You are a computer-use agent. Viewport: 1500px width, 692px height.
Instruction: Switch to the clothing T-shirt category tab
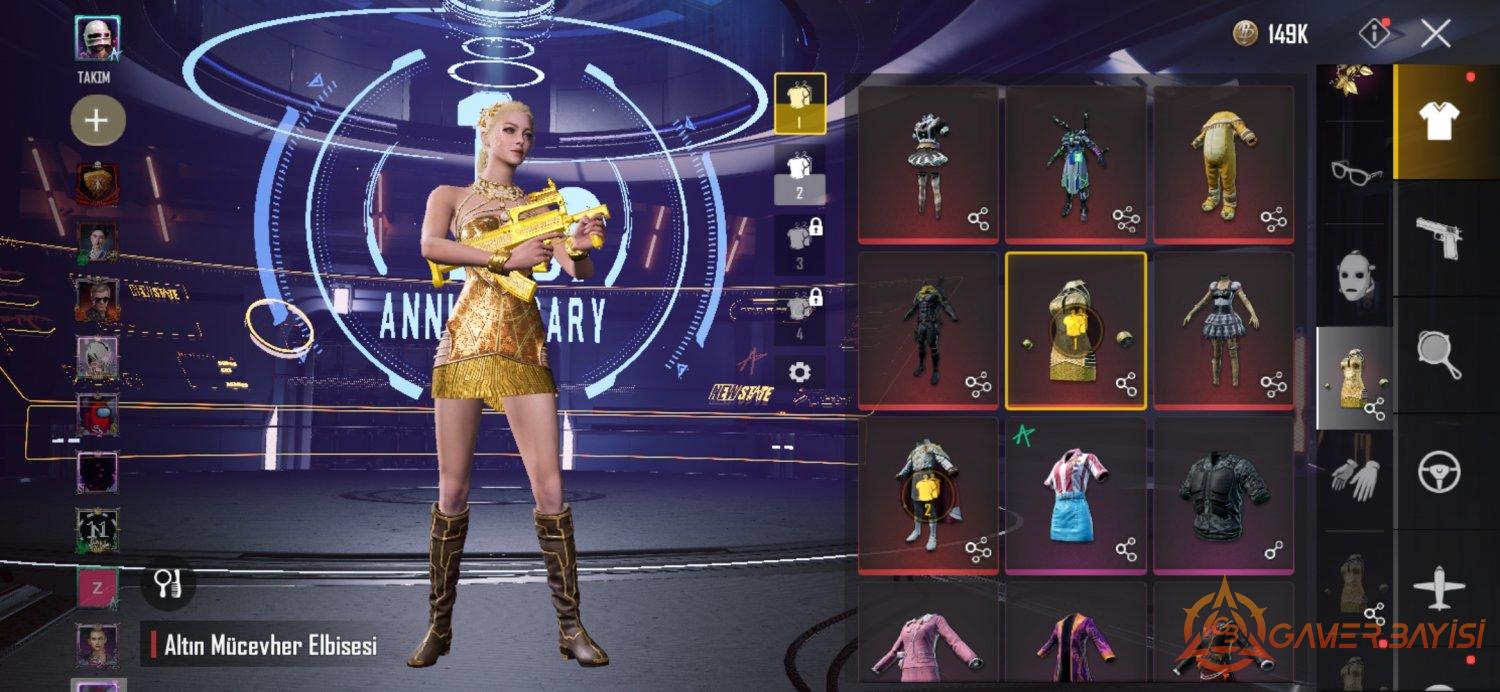(x=1440, y=121)
